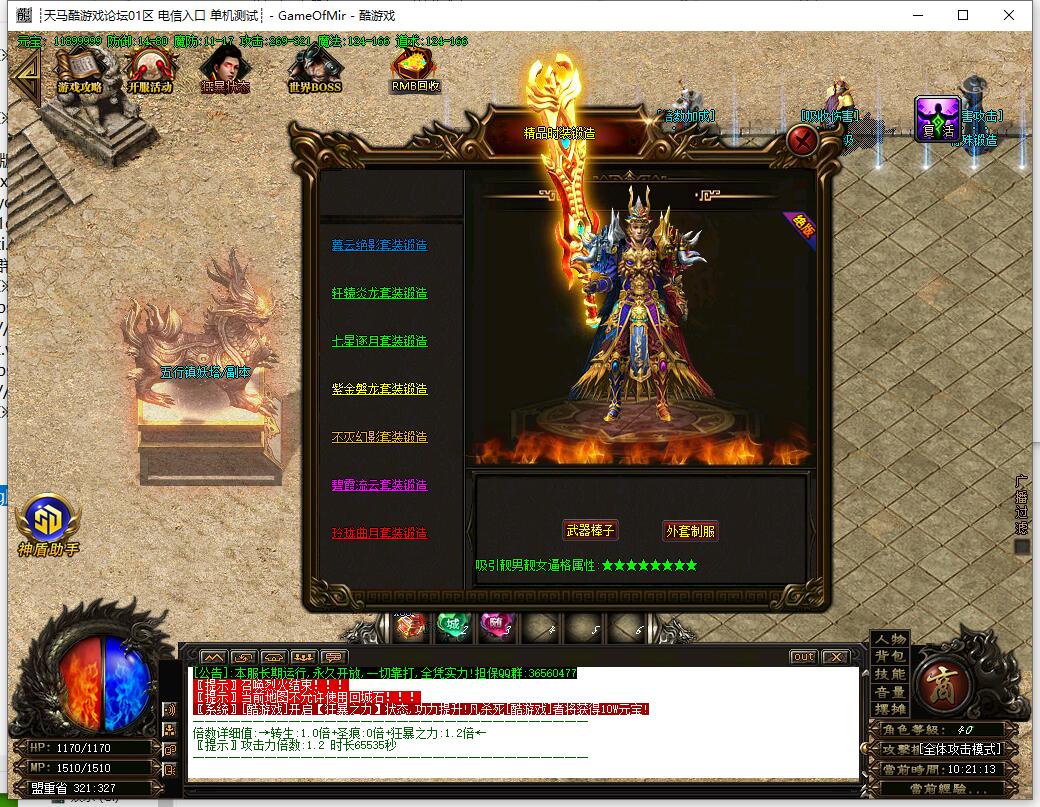1040x807 pixels.
Task: Open the 七星逐月套装锻造 entry
Action: tap(379, 341)
